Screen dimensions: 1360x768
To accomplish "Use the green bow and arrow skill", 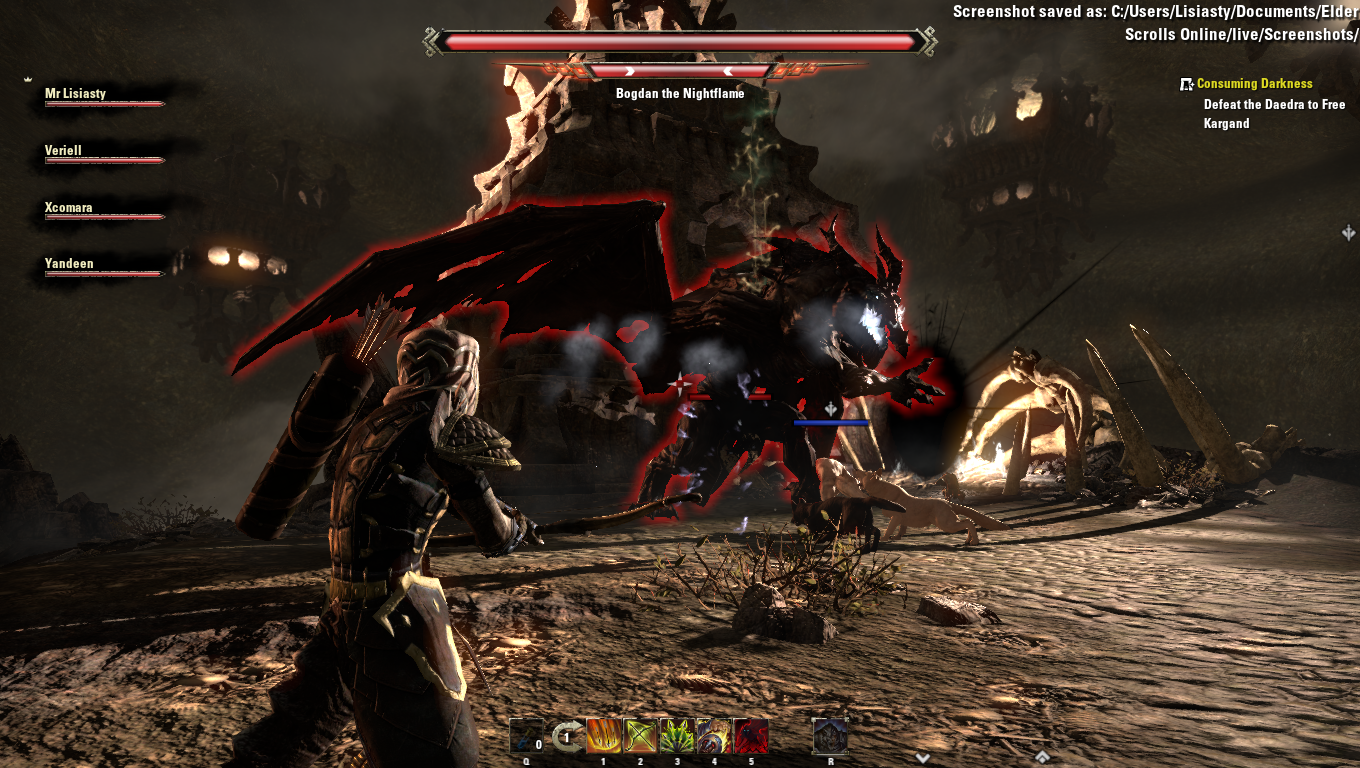I will point(640,736).
